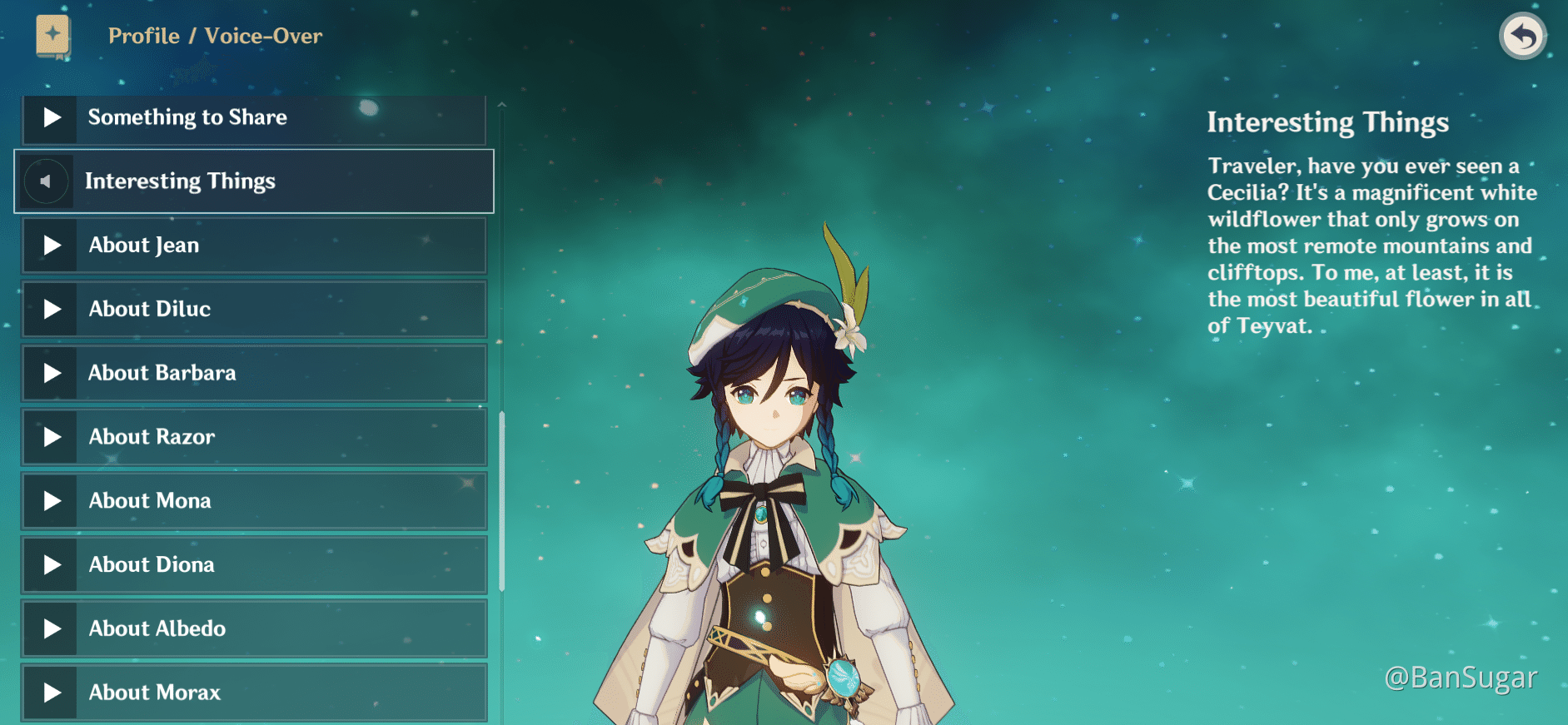The image size is (1568, 725).
Task: Play the About Mona voice line
Action: point(52,500)
